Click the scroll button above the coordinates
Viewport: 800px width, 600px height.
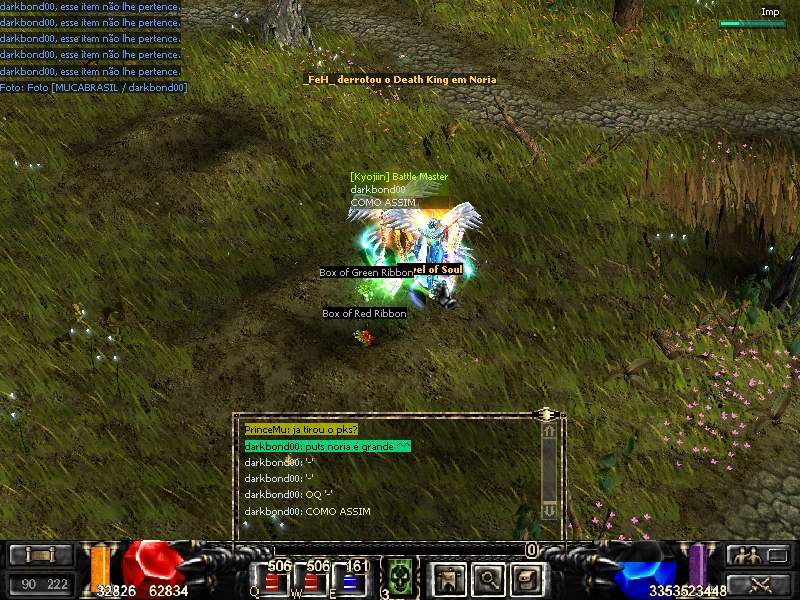click(x=40, y=556)
